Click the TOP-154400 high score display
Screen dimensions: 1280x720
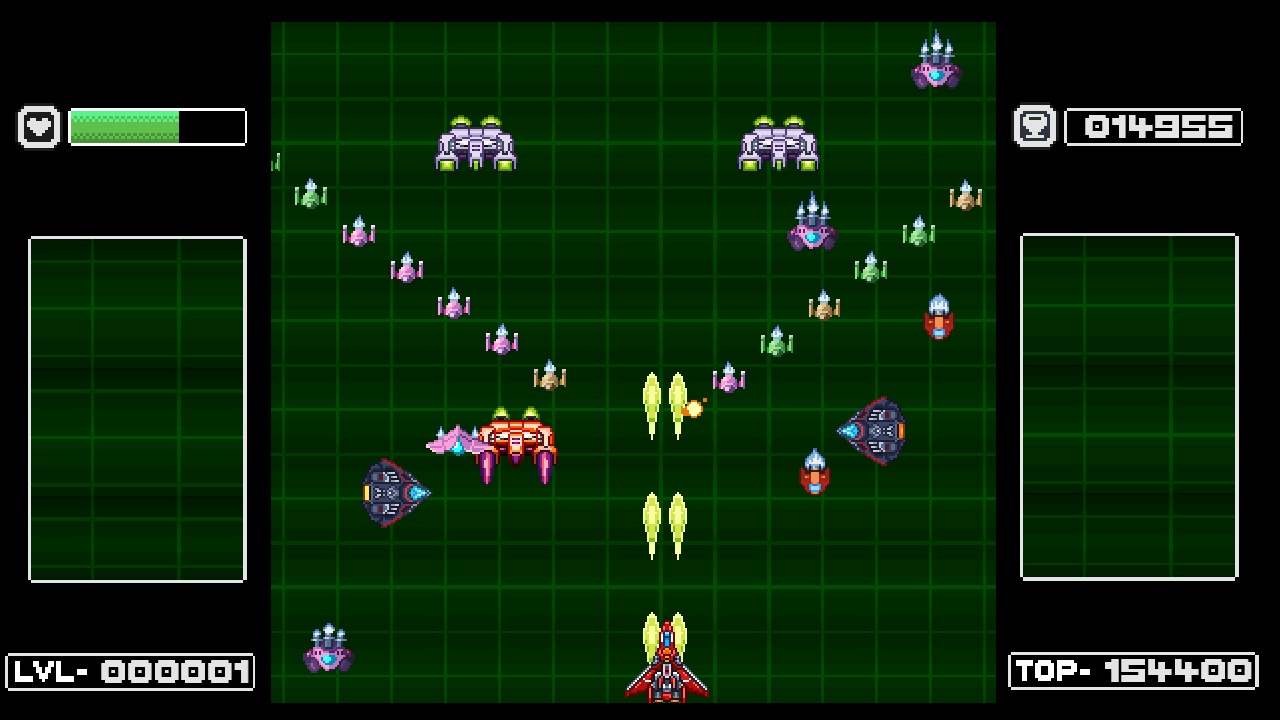point(1132,672)
